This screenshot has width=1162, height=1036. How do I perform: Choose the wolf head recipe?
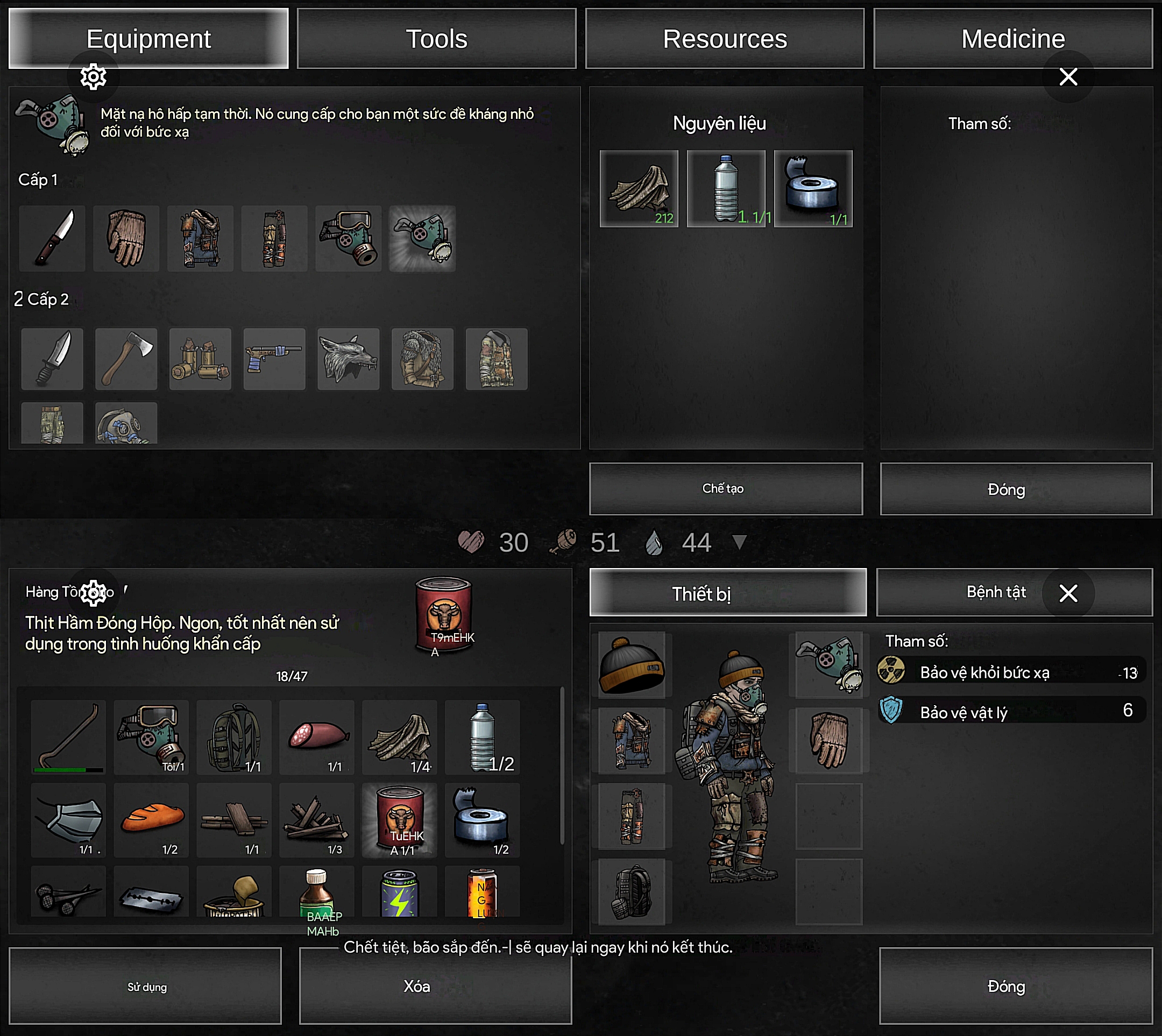348,359
